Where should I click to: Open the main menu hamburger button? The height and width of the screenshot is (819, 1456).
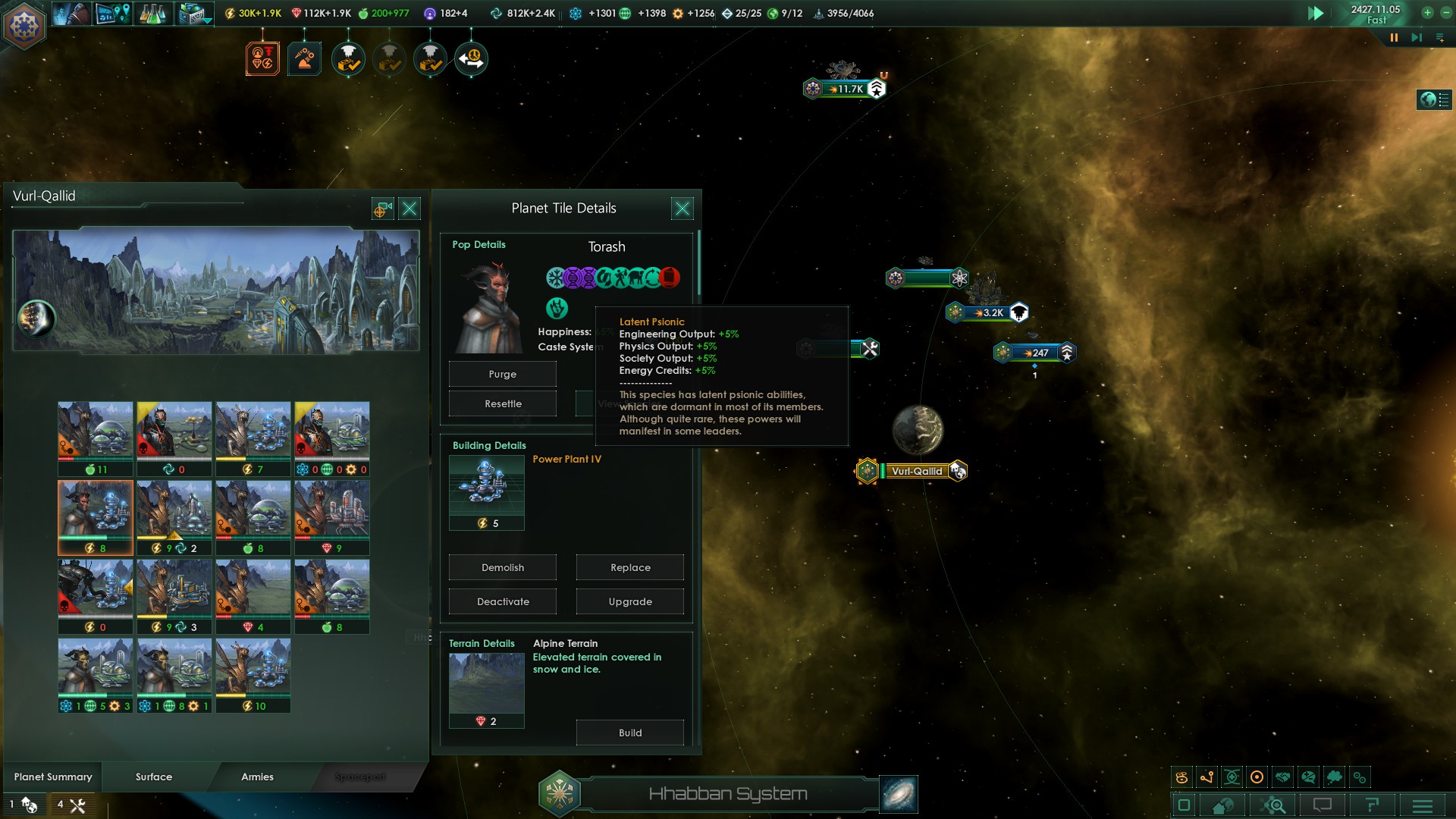[x=1422, y=805]
